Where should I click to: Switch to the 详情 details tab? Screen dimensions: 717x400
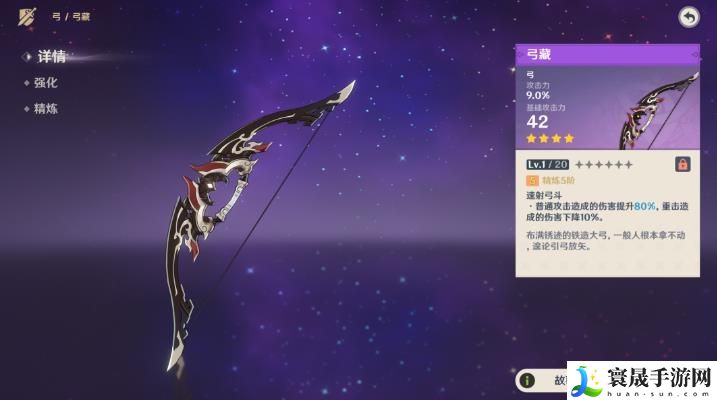50,56
